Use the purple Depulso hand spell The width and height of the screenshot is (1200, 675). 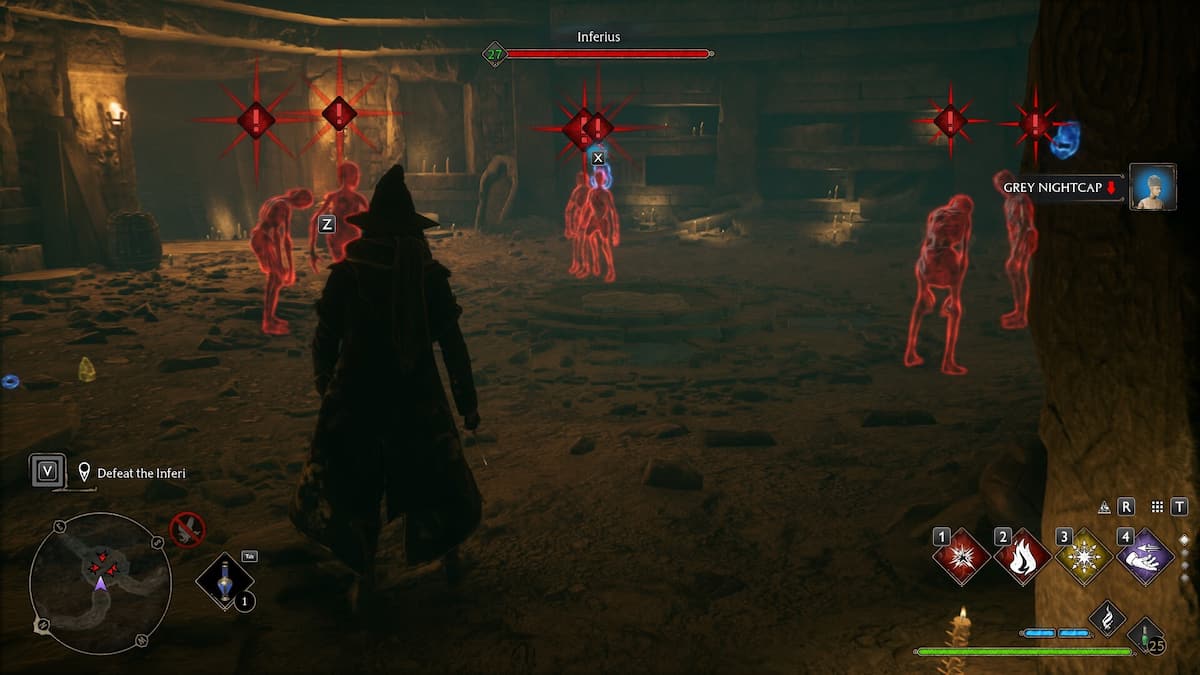[1145, 557]
